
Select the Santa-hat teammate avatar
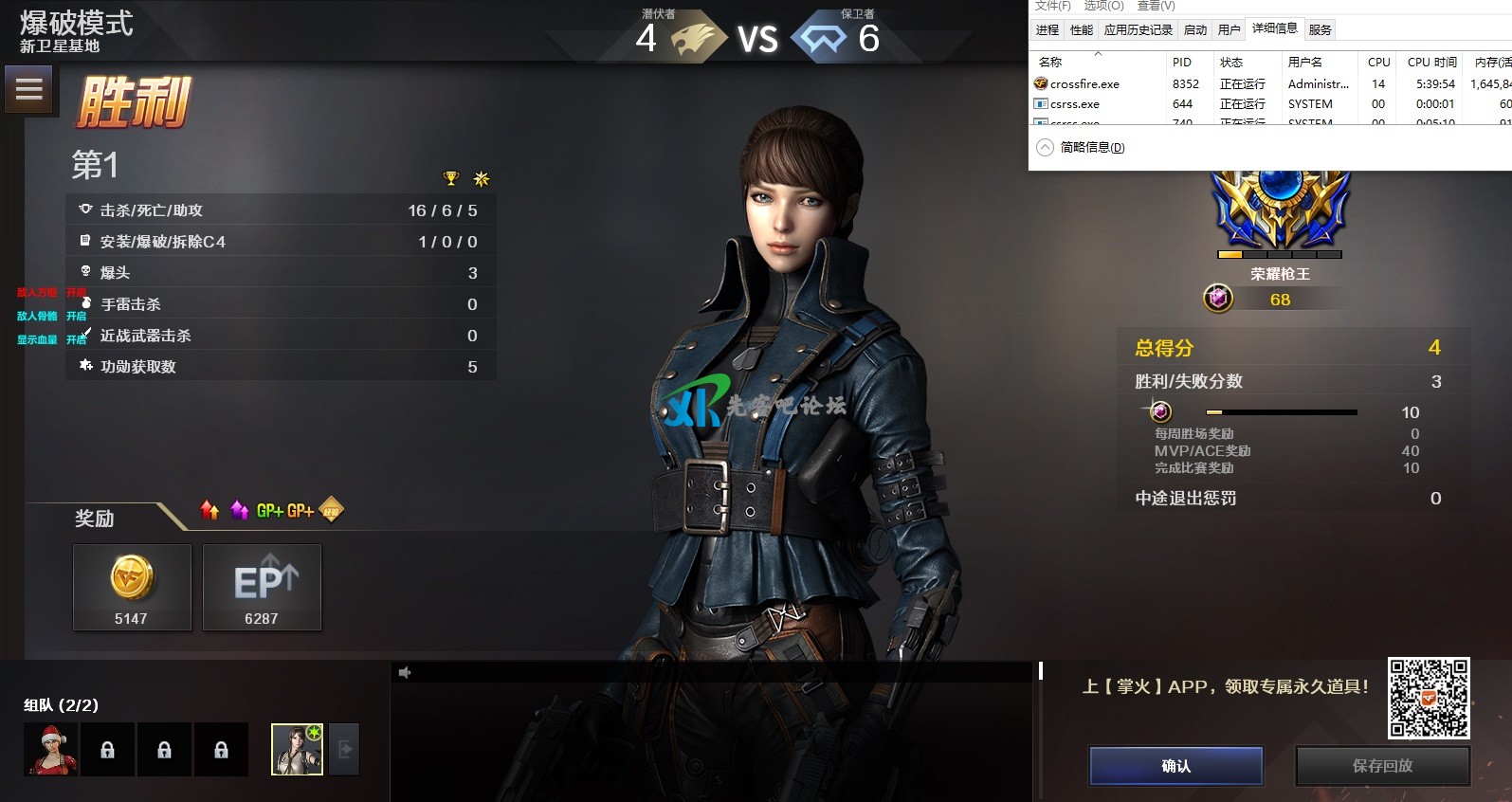(51, 750)
